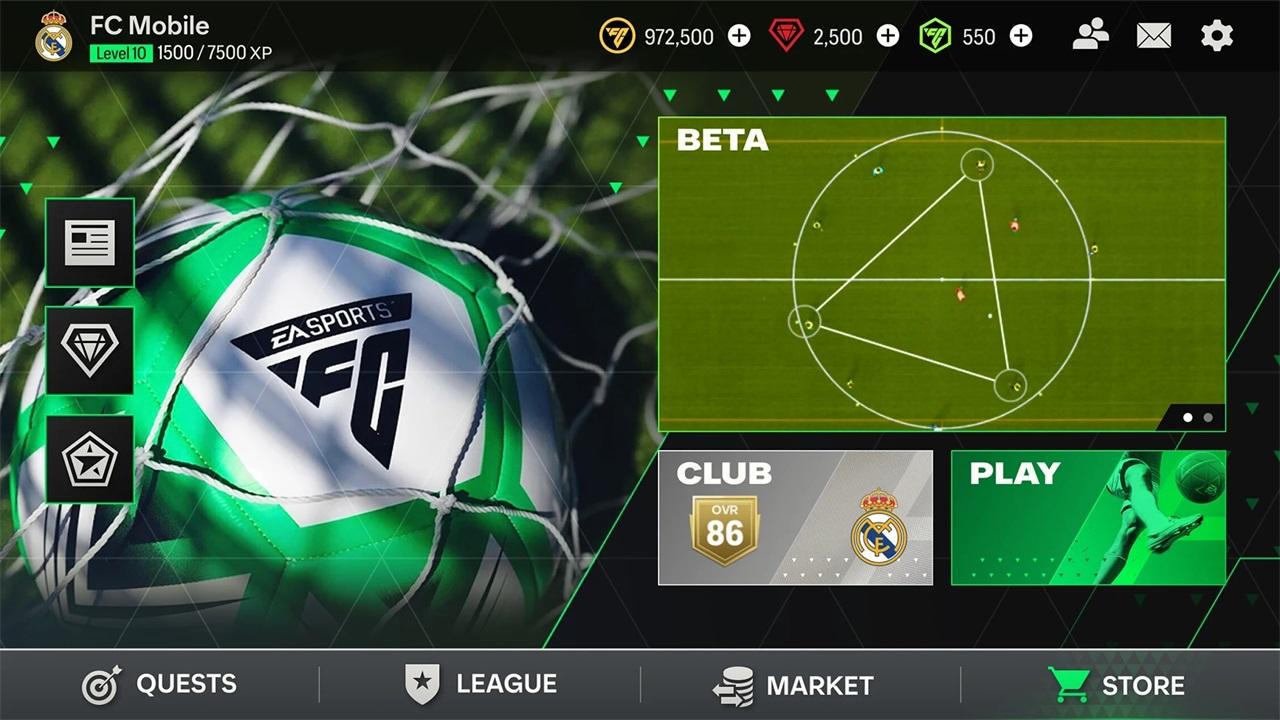Start a match via the PLAY card
The width and height of the screenshot is (1280, 720).
(1090, 520)
